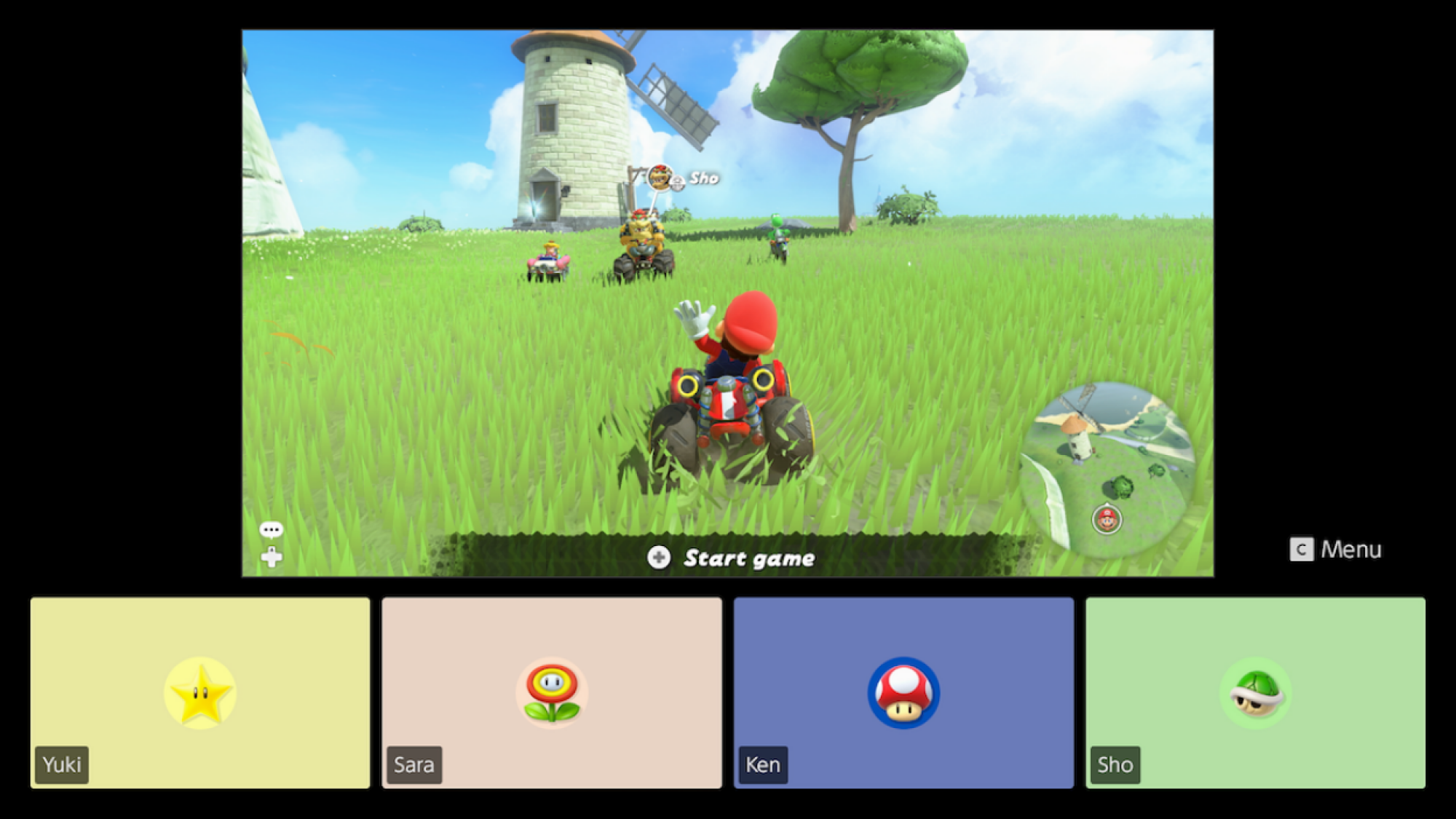Start the game from the bottom banner
The image size is (1456, 819).
pos(732,558)
